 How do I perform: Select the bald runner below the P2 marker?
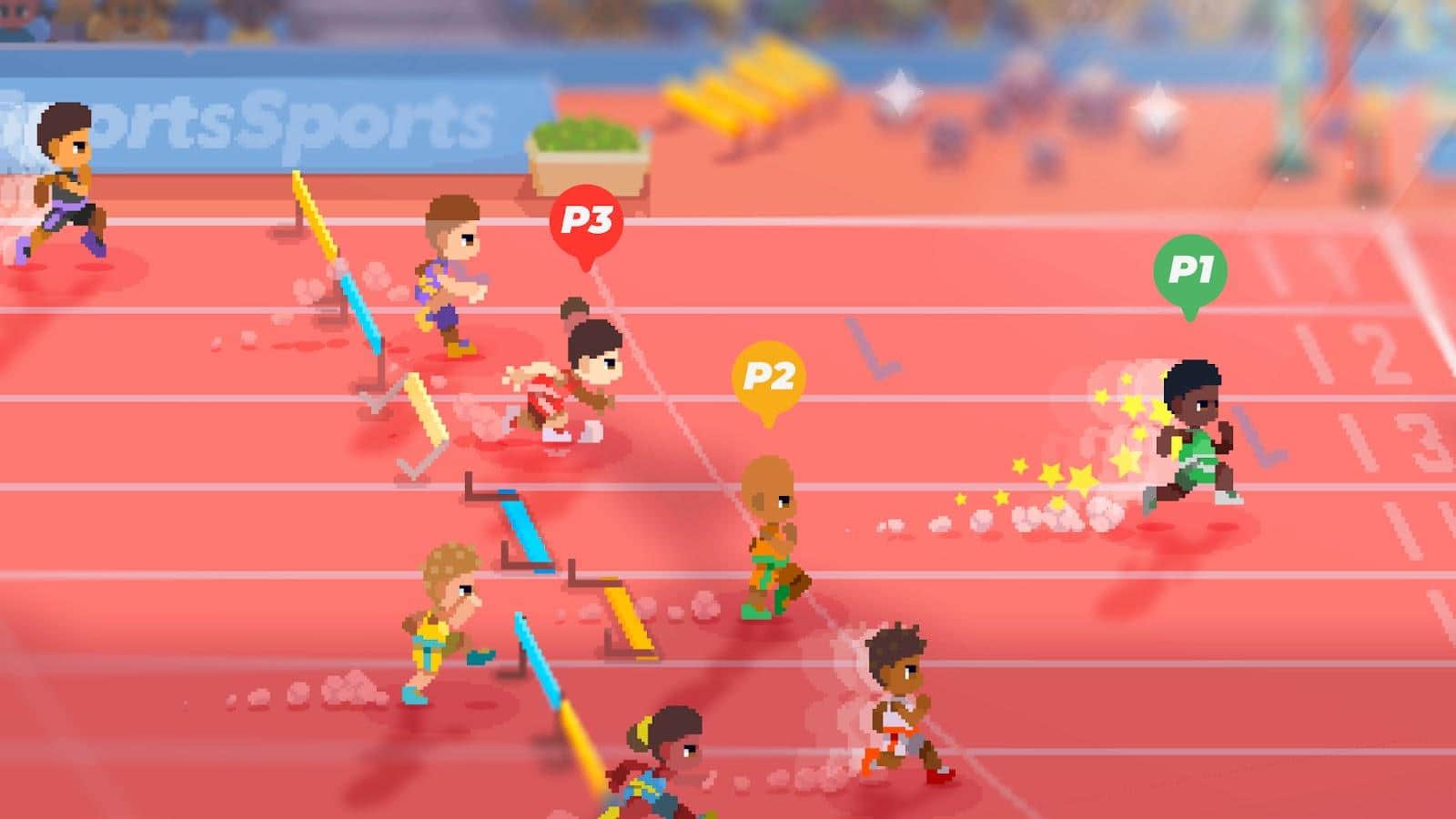(769, 510)
